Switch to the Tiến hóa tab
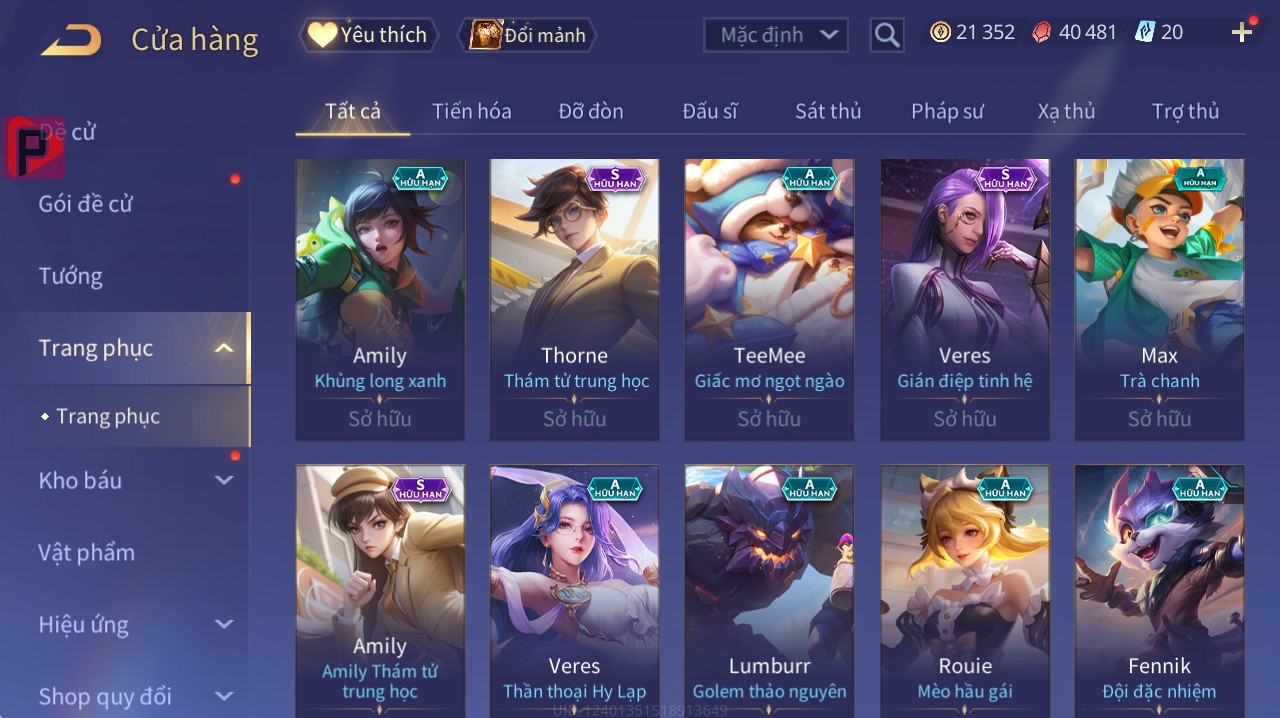This screenshot has height=718, width=1280. (471, 111)
